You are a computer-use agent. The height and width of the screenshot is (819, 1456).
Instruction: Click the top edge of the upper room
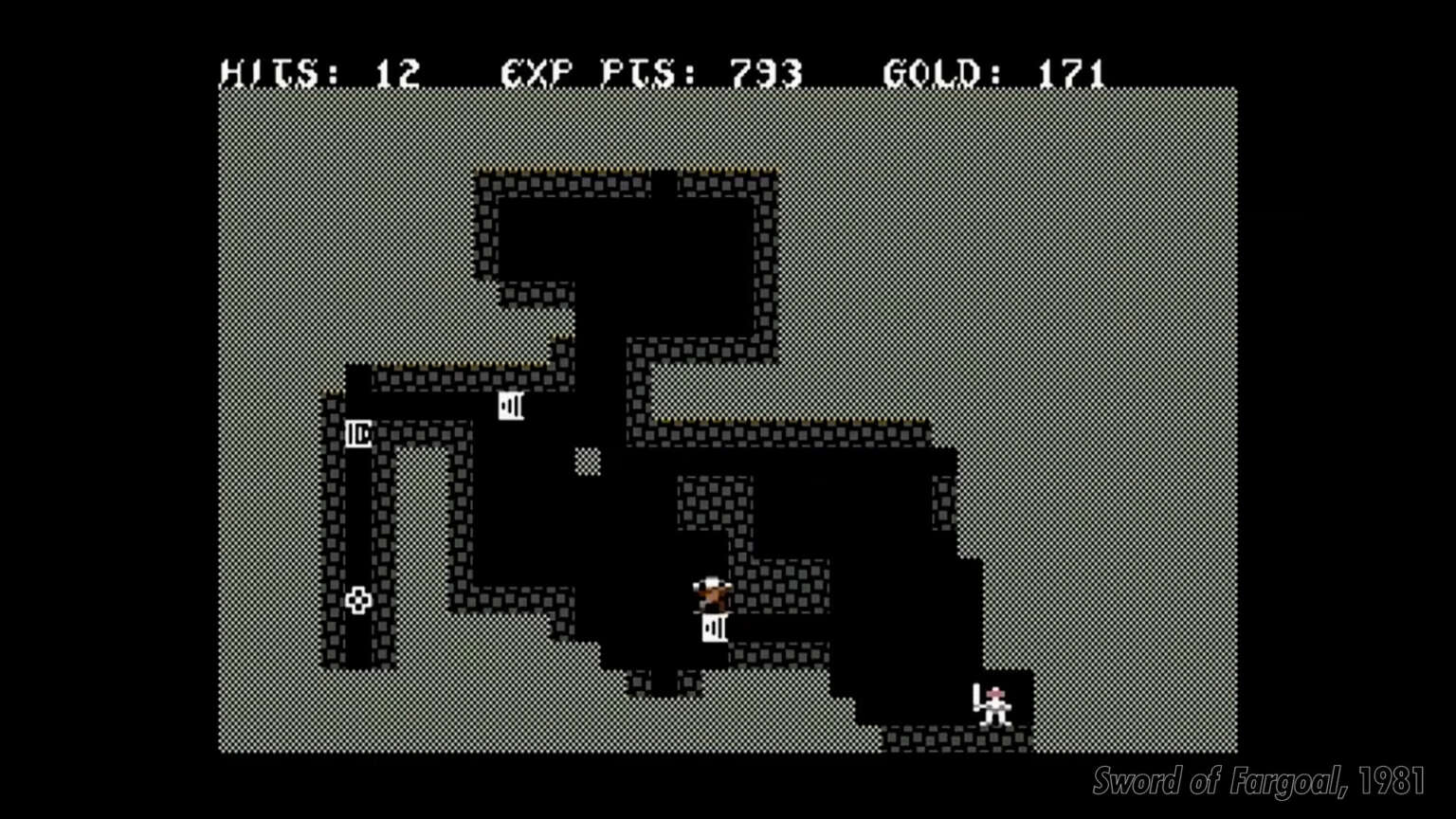click(x=616, y=175)
